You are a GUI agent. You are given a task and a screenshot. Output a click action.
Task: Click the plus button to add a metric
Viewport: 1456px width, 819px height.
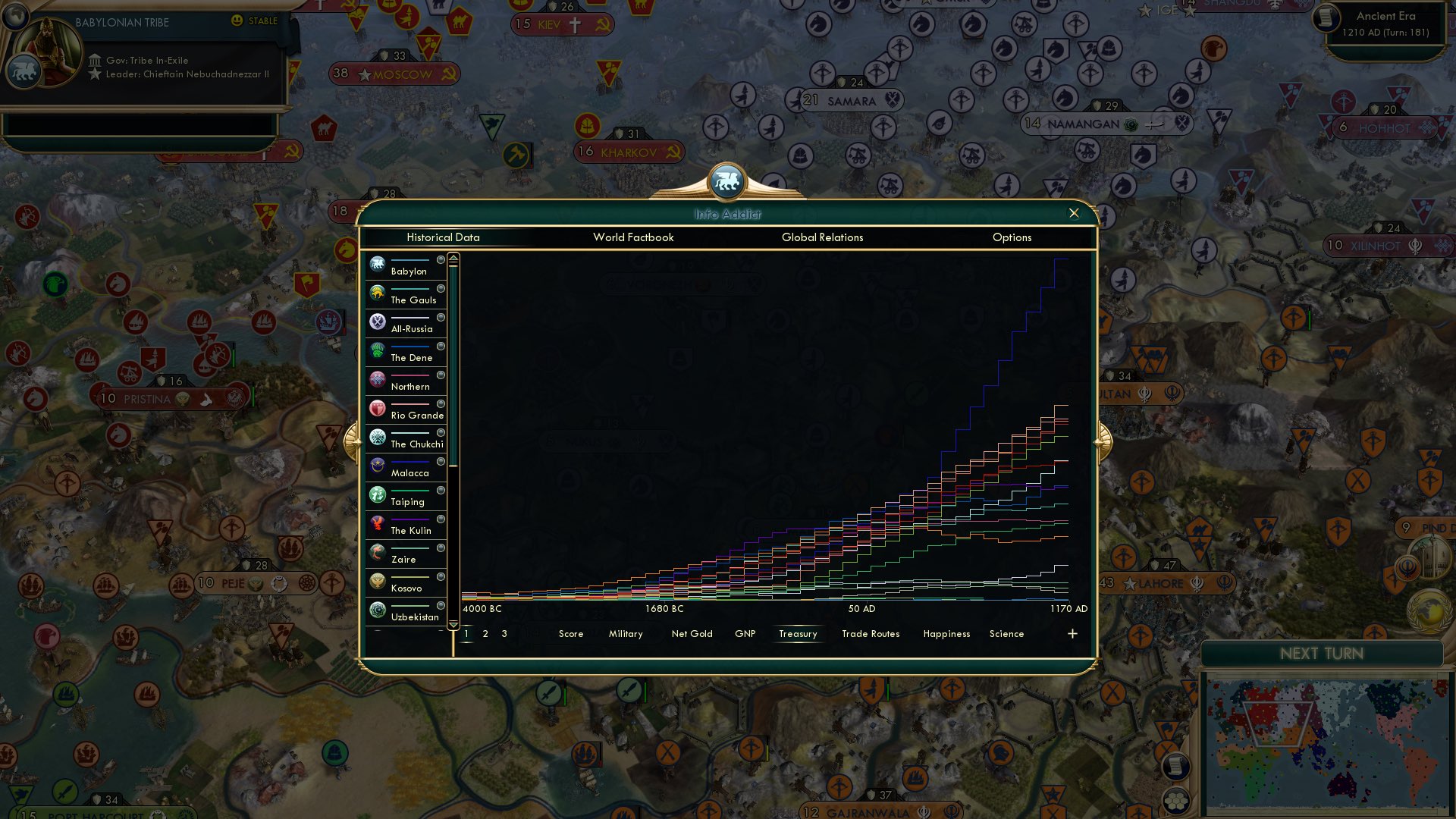pyautogui.click(x=1072, y=633)
